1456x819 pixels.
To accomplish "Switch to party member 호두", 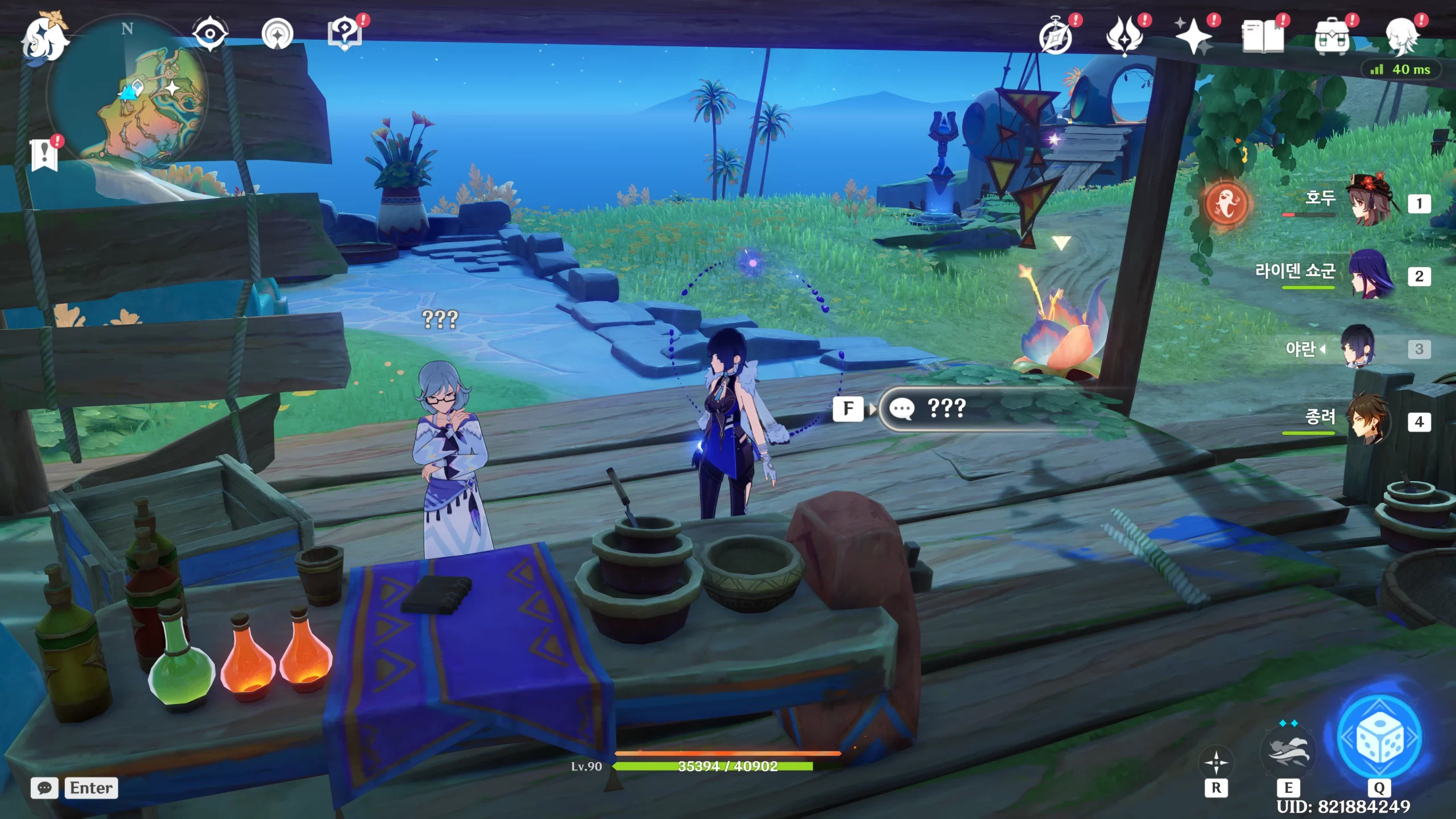I will (x=1370, y=200).
